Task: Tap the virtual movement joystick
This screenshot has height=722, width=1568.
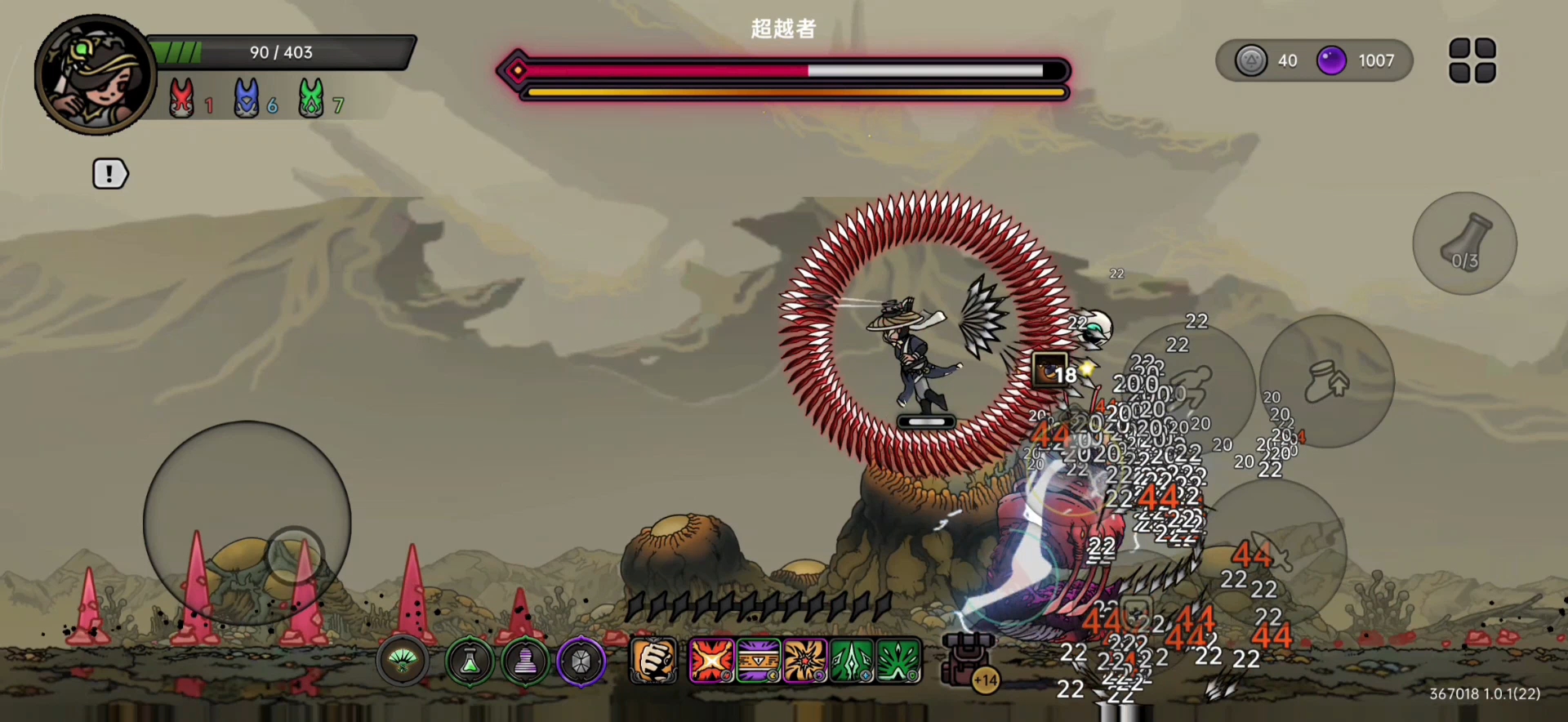Action: (247, 523)
